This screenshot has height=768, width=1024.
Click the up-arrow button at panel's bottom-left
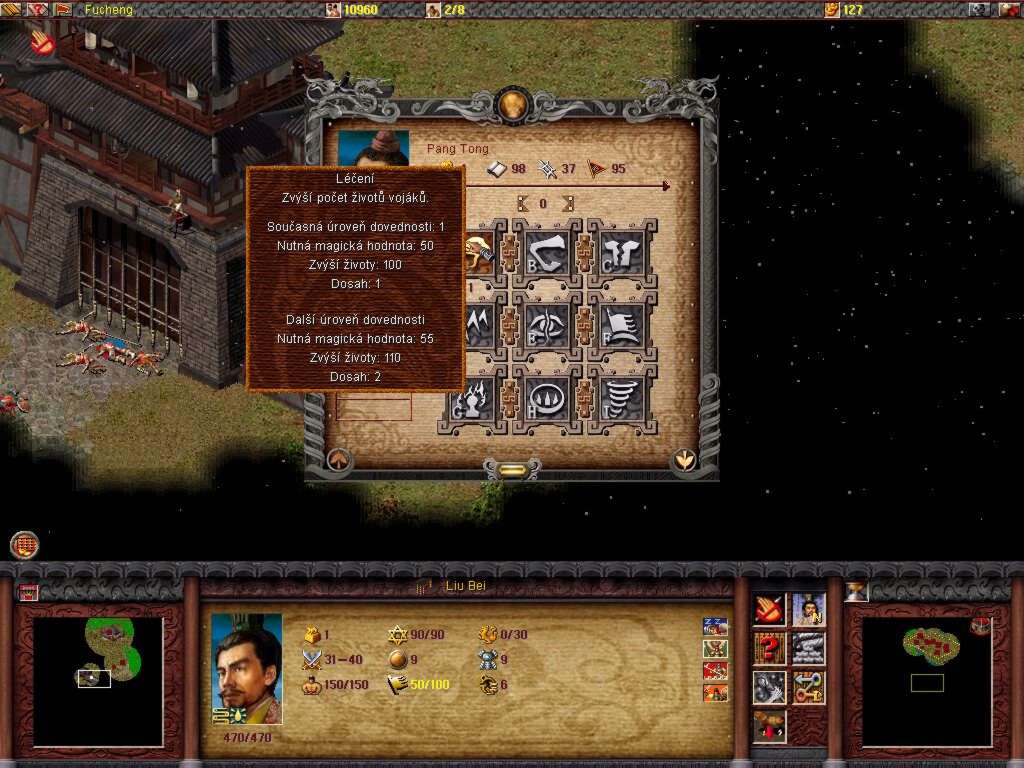point(338,461)
